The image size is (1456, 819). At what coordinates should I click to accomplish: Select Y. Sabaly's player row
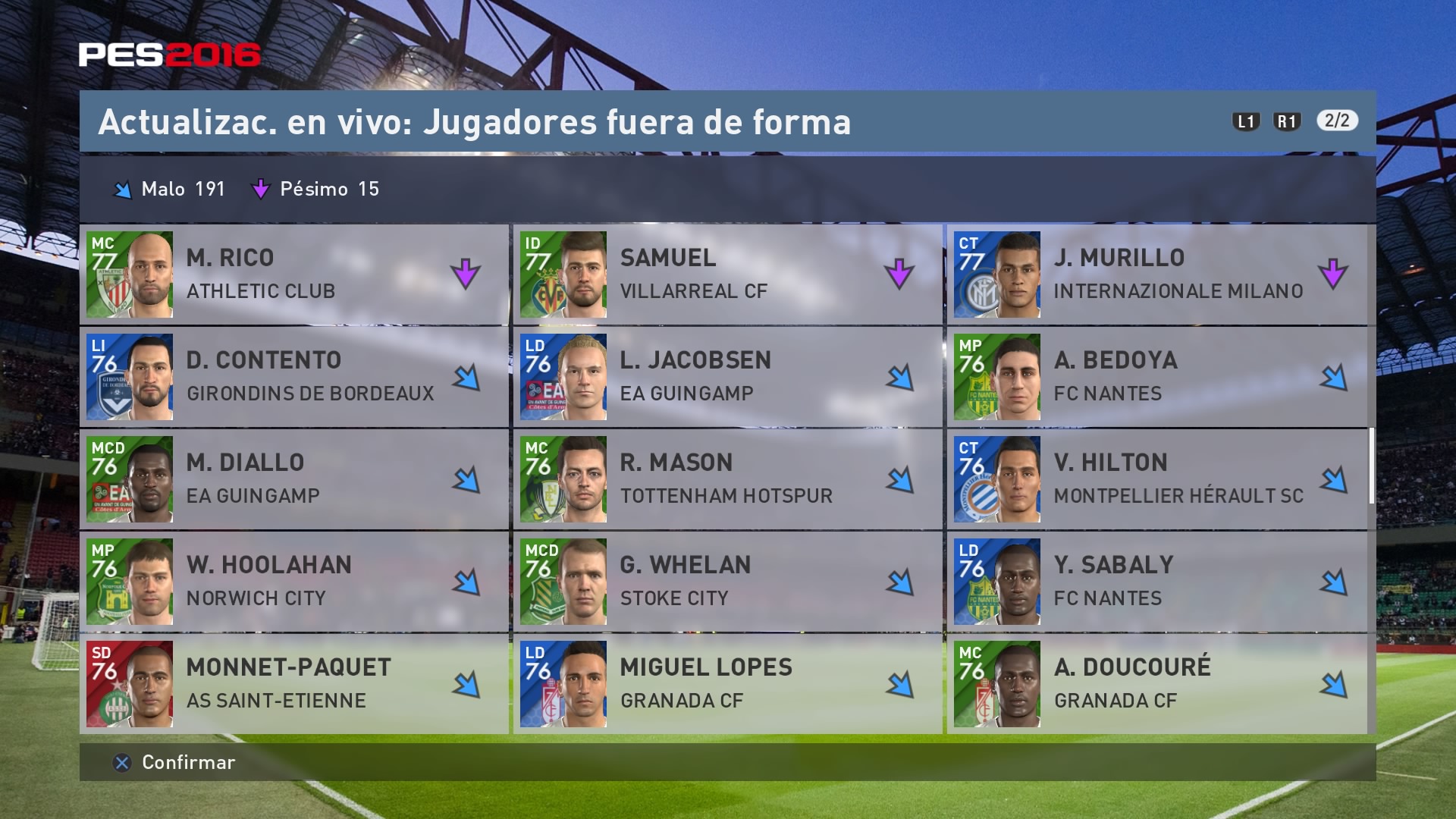tap(1156, 582)
